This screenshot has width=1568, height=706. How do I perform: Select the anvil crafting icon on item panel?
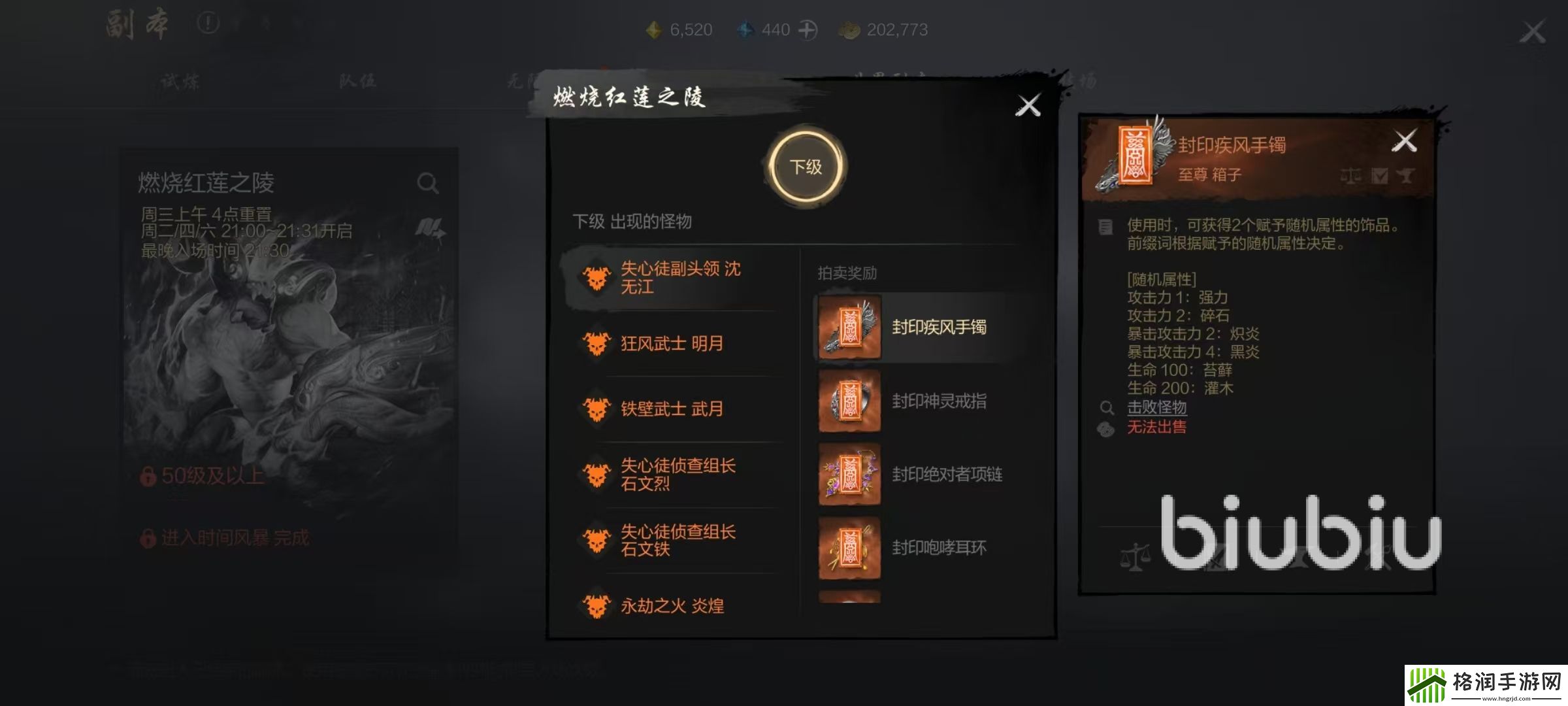pos(1405,175)
